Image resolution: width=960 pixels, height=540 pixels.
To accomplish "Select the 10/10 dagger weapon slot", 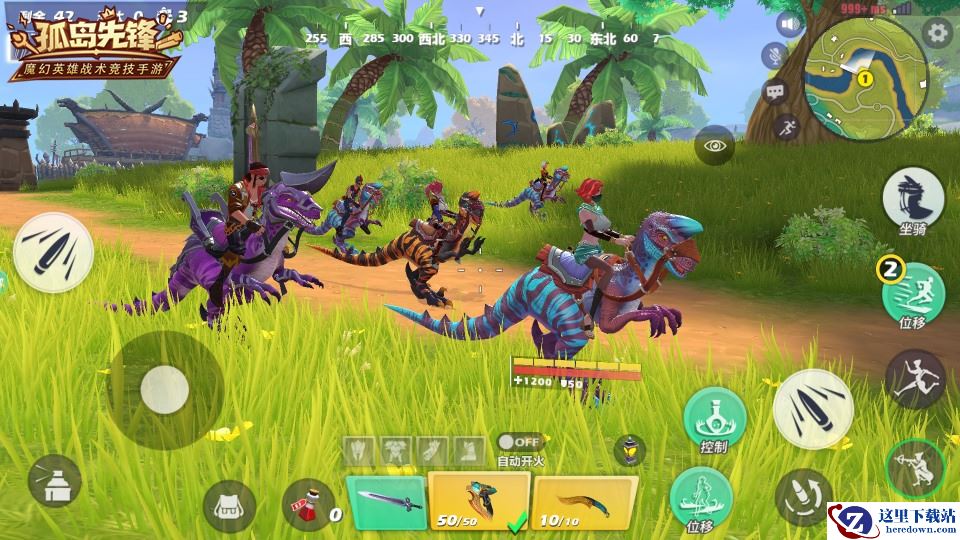I will pyautogui.click(x=584, y=501).
